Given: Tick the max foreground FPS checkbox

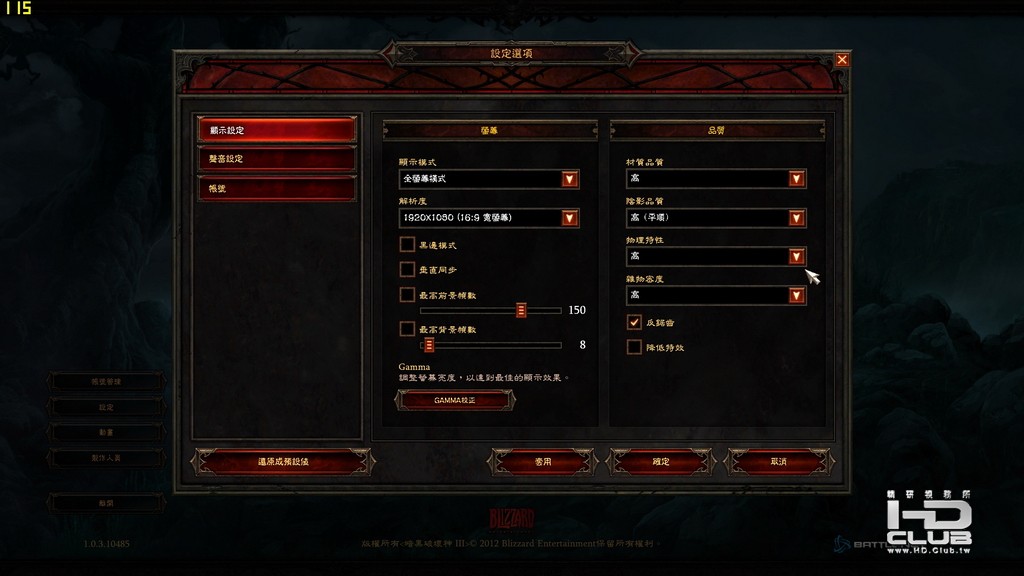Looking at the screenshot, I should point(407,294).
